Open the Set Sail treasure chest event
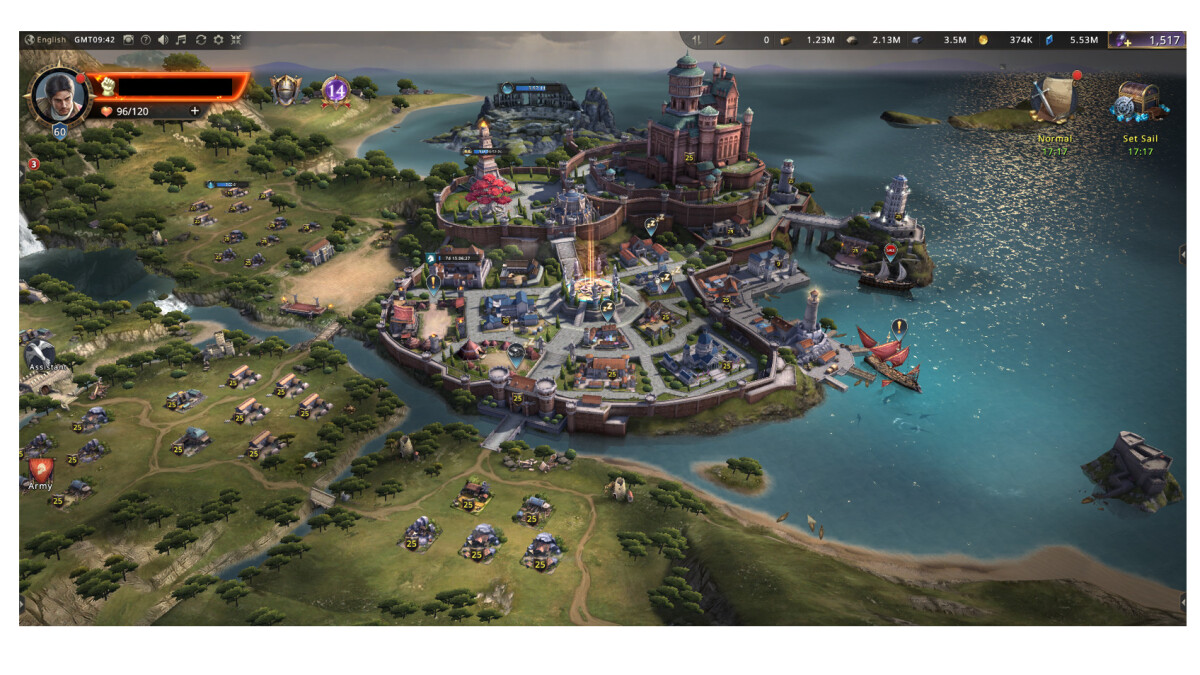 1139,102
